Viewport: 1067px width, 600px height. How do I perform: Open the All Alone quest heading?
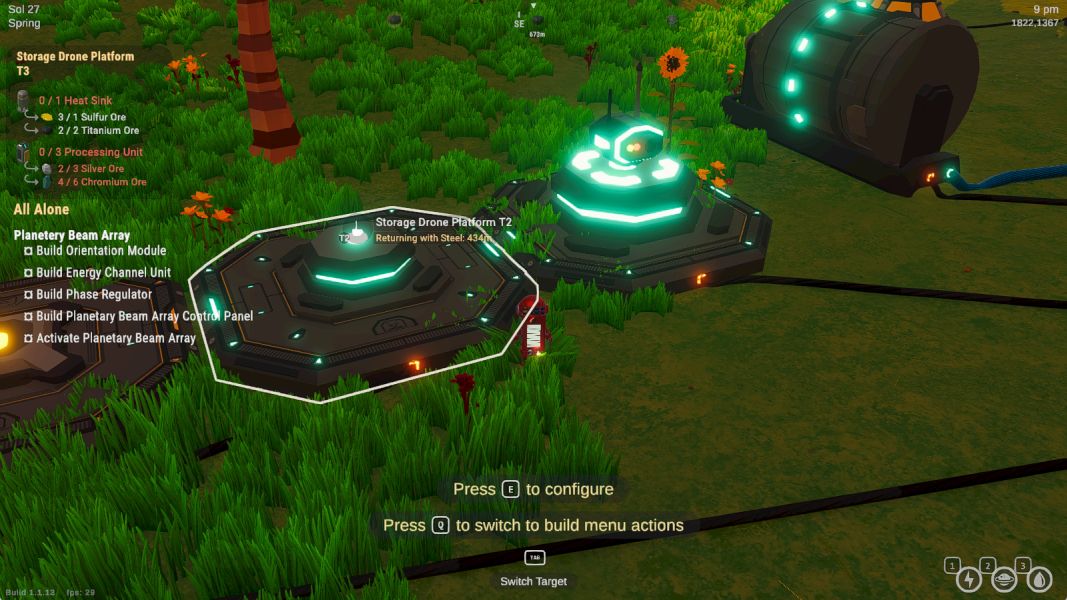(x=42, y=209)
